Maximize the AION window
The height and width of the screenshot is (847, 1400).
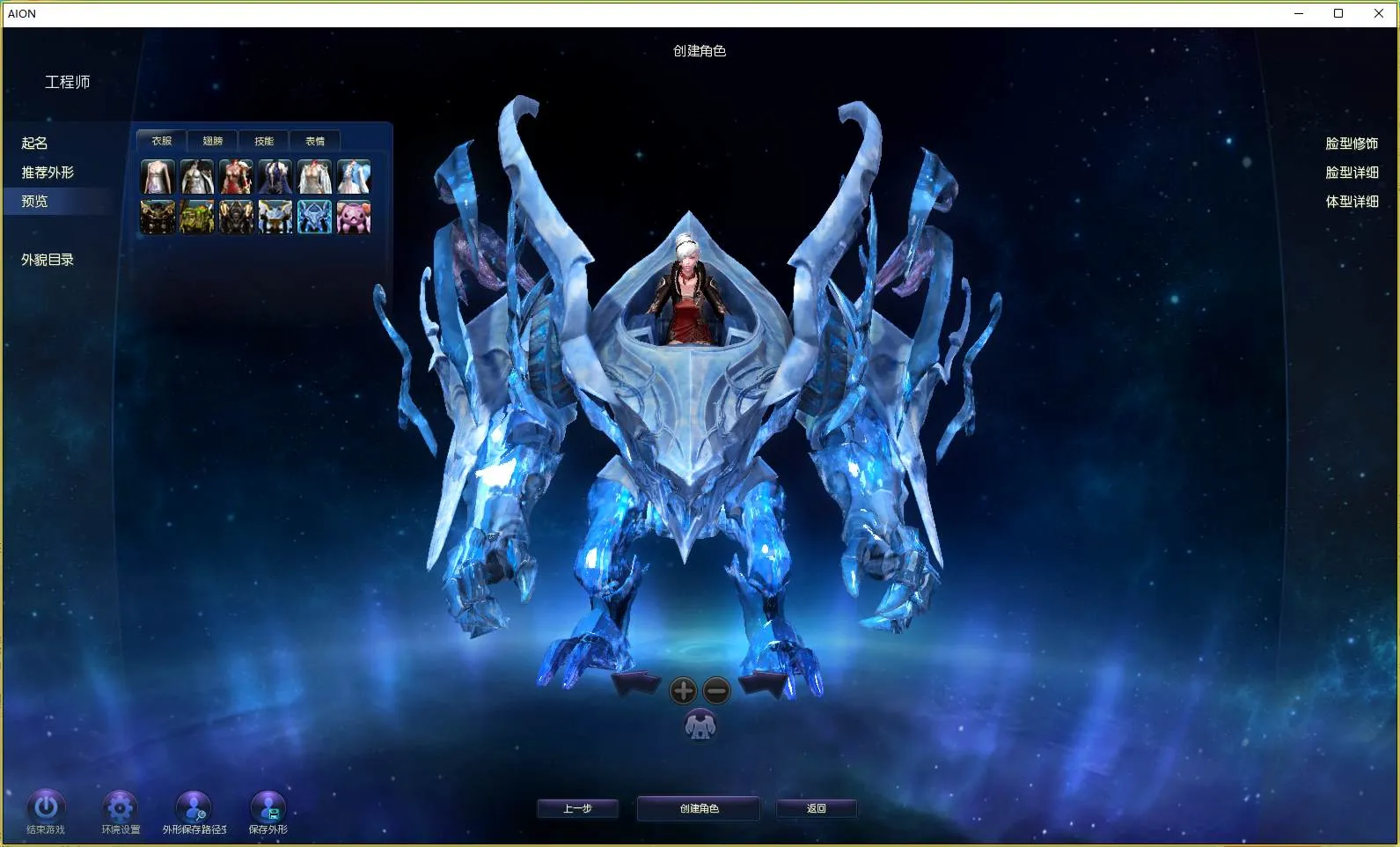coord(1338,13)
